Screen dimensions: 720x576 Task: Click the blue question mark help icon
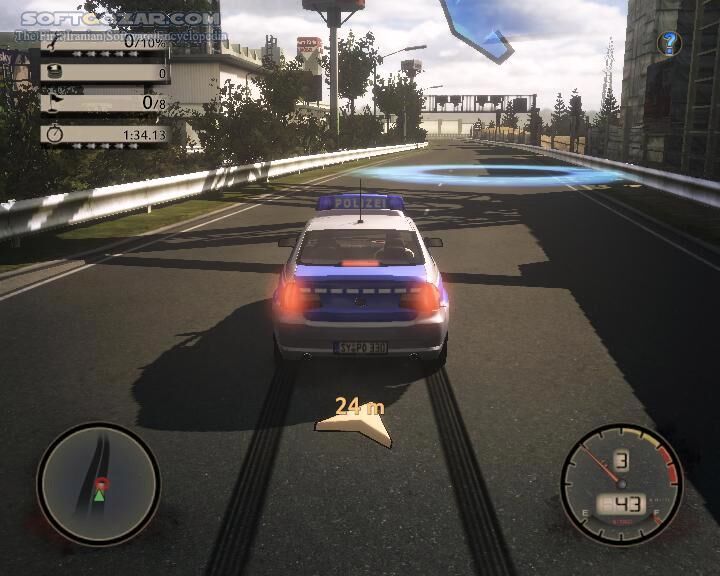click(x=669, y=43)
